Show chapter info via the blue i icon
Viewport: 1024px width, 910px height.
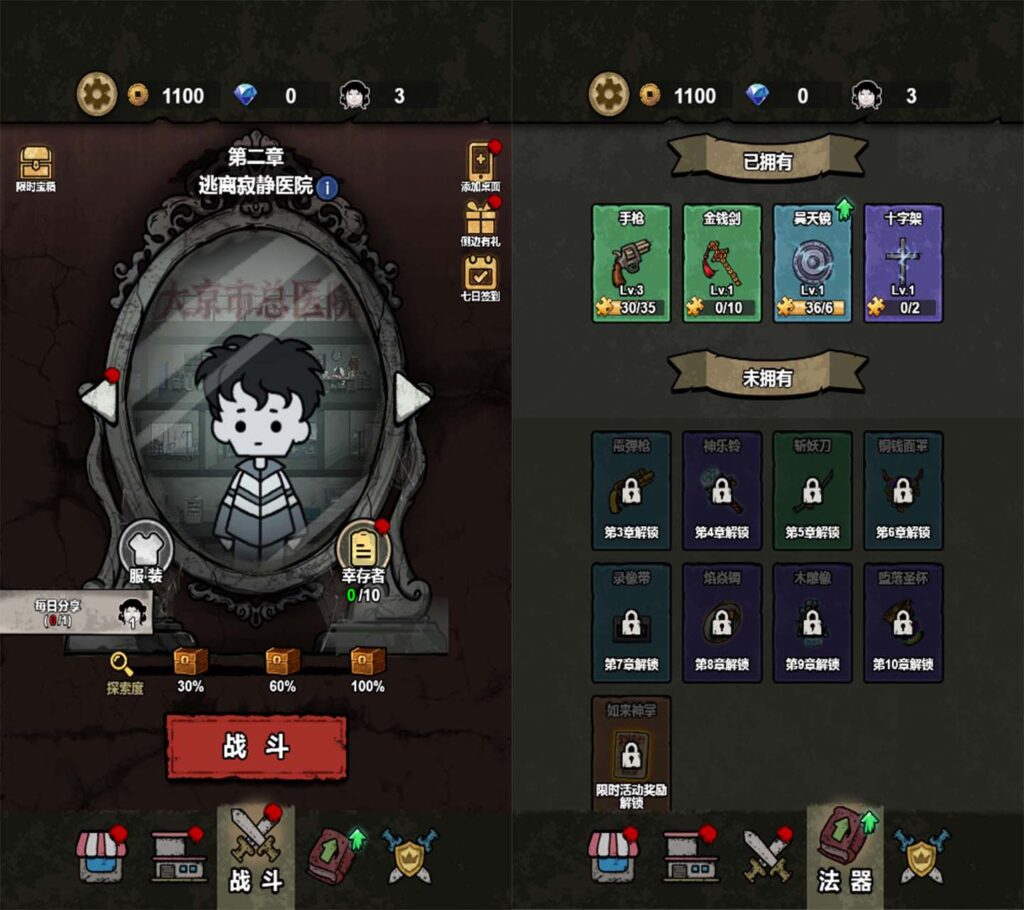[x=328, y=186]
